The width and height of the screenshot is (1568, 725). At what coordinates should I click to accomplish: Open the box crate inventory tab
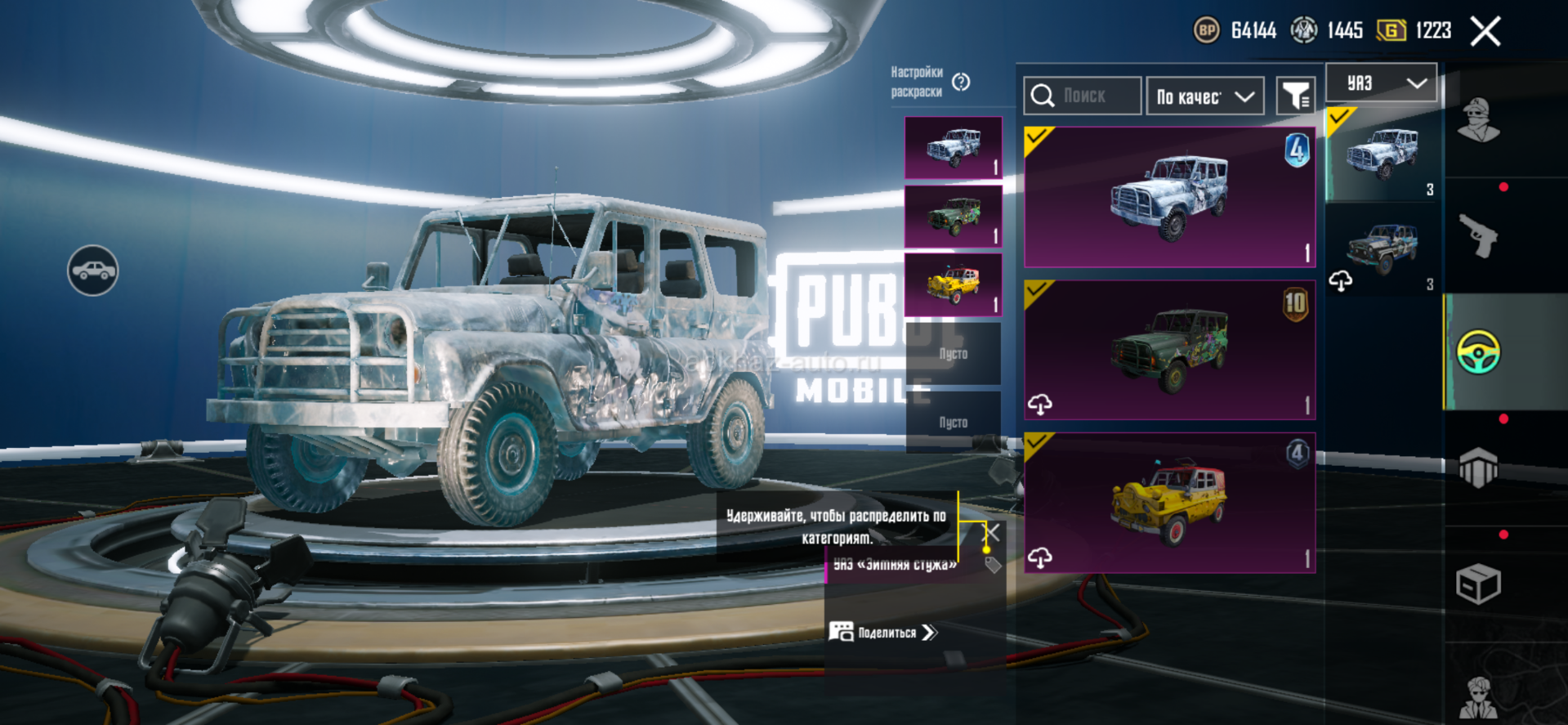[1479, 584]
